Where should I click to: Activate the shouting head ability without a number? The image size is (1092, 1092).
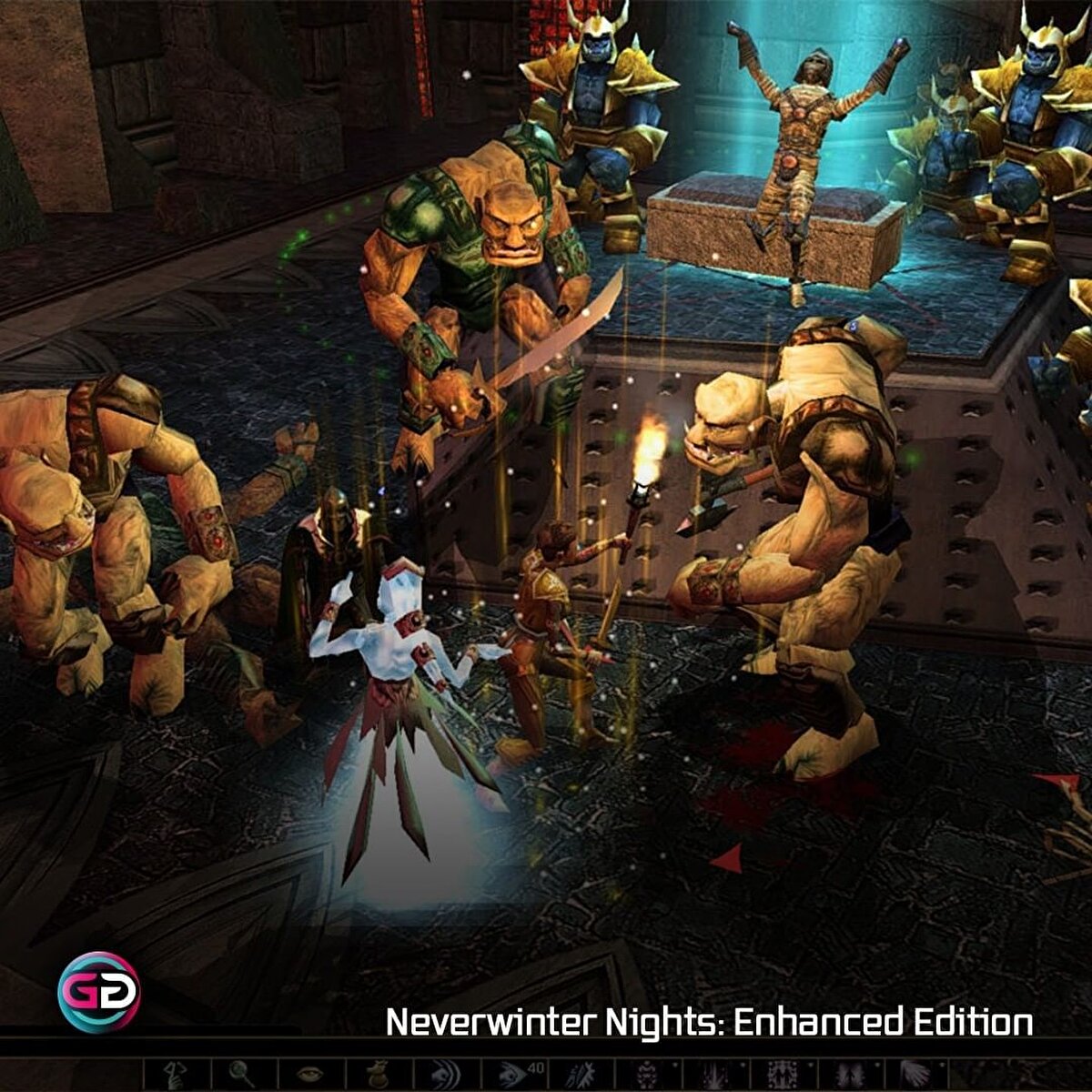pyautogui.click(x=445, y=1076)
